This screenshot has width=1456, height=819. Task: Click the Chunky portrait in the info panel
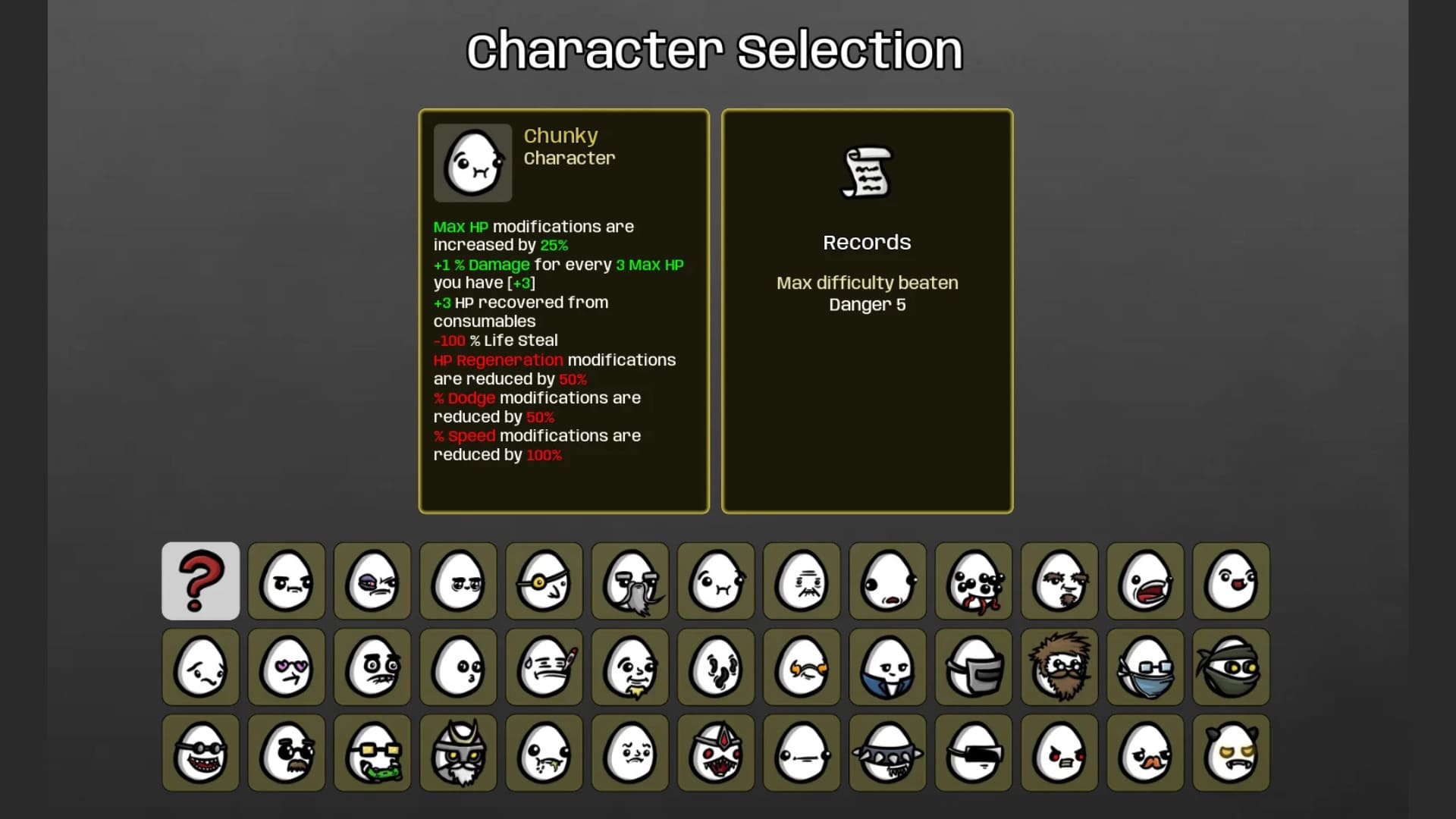coord(472,162)
